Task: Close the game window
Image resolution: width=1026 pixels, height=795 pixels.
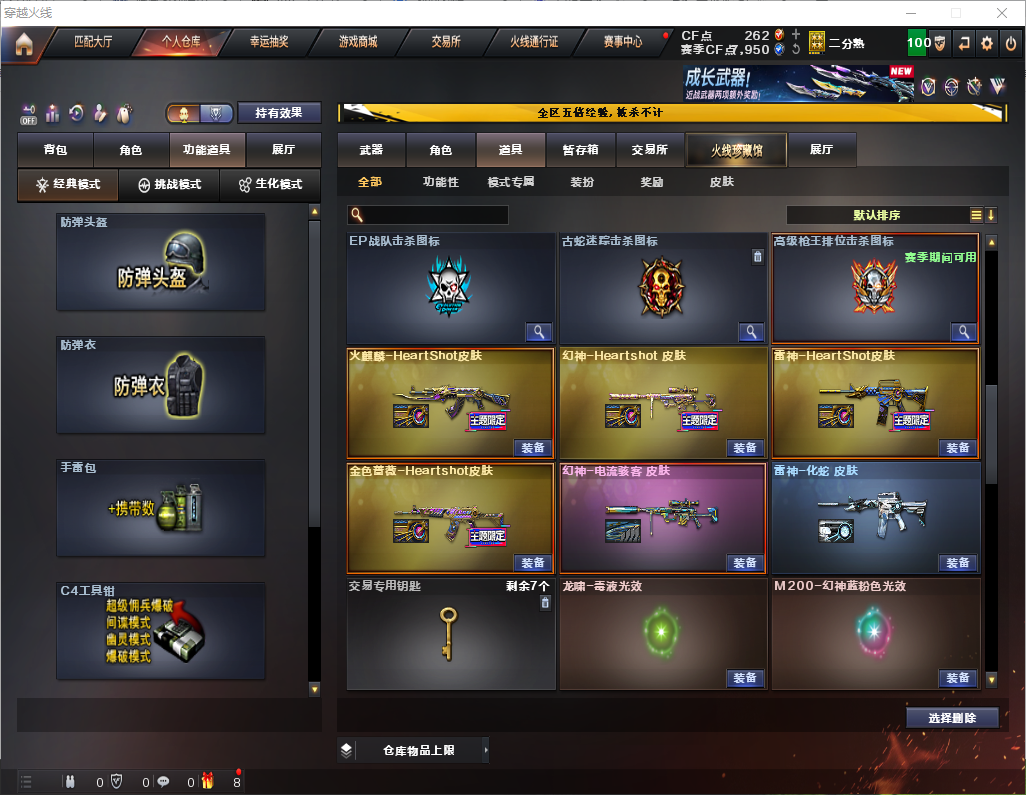Action: click(1001, 13)
